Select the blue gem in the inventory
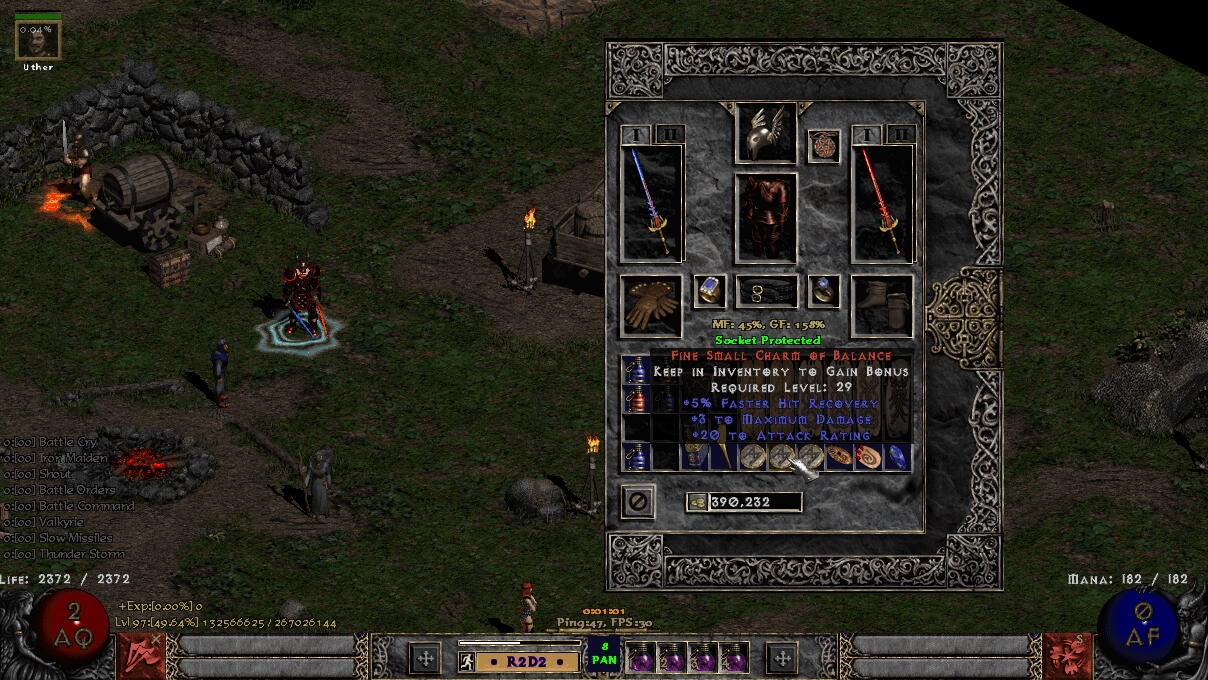 click(x=897, y=457)
